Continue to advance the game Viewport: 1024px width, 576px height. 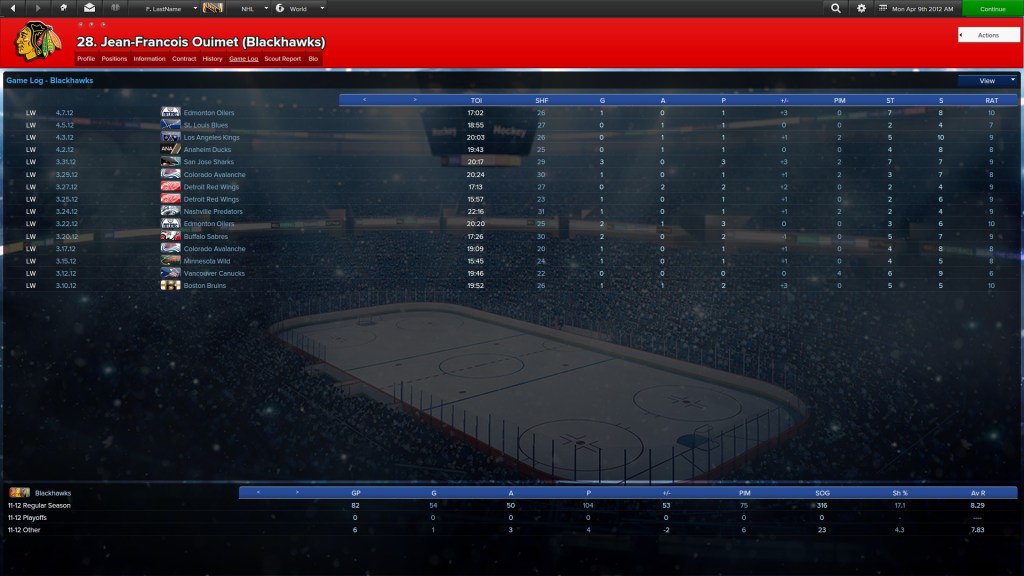(x=992, y=8)
